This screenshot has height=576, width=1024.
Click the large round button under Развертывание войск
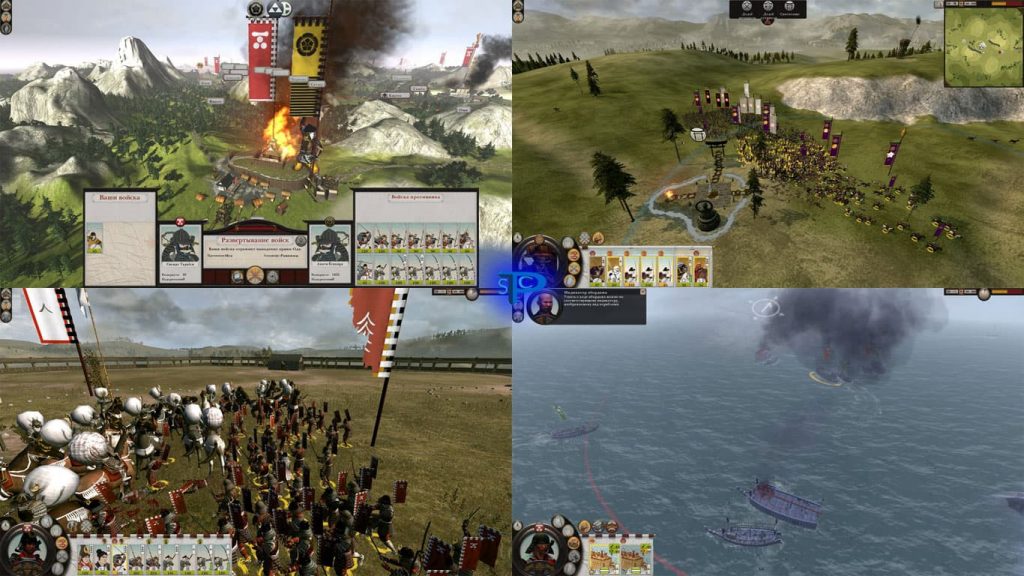click(x=256, y=275)
